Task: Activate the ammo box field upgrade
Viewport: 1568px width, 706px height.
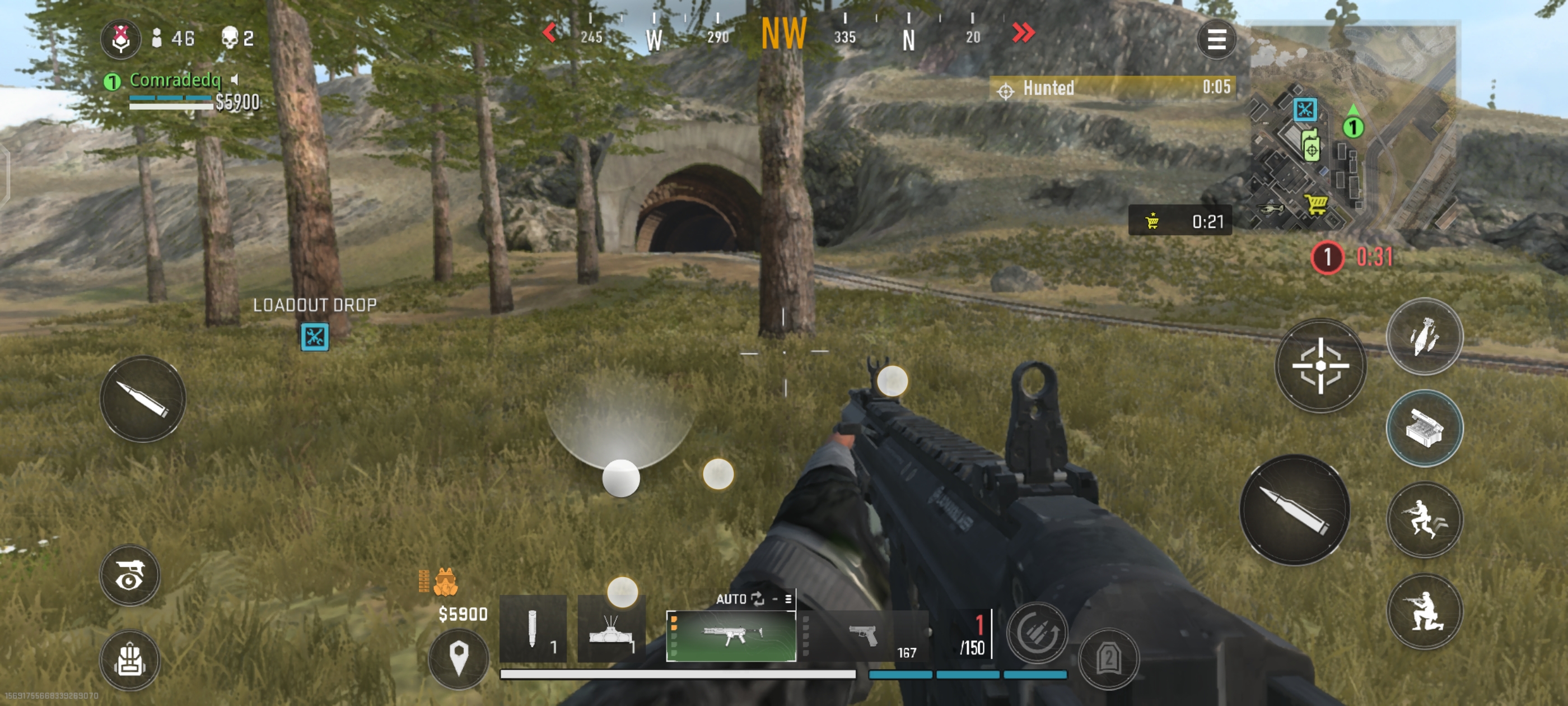Action: pyautogui.click(x=1424, y=428)
